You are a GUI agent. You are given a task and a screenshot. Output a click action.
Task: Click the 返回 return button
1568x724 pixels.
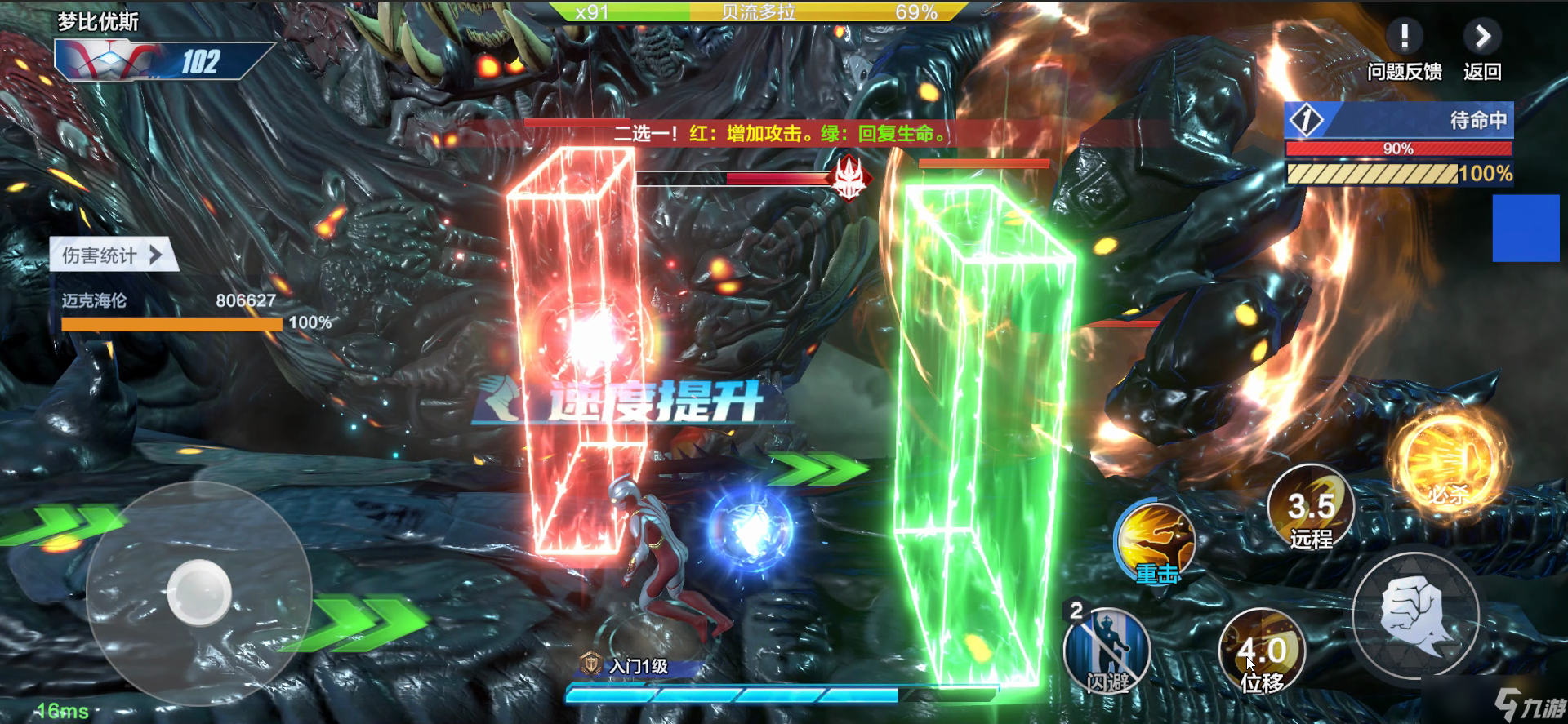click(x=1481, y=50)
